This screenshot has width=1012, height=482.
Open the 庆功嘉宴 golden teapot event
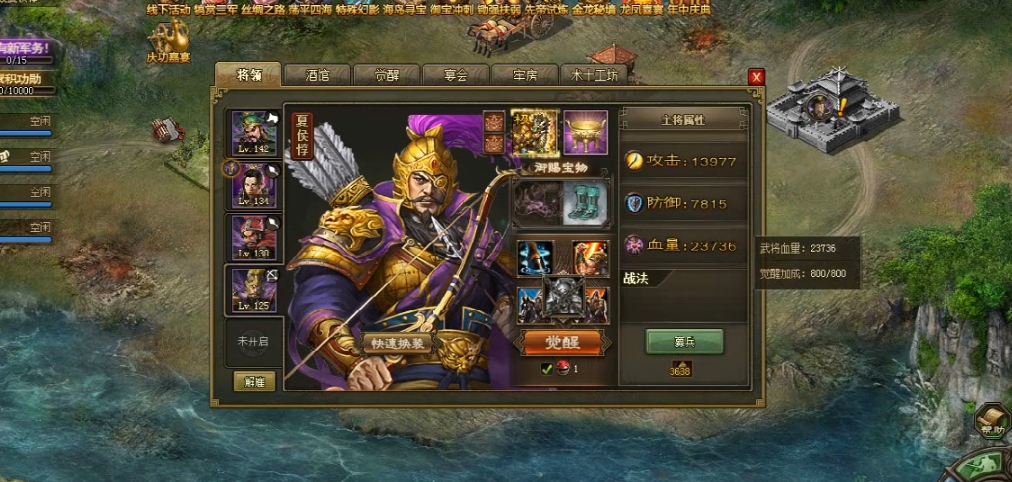tap(168, 40)
